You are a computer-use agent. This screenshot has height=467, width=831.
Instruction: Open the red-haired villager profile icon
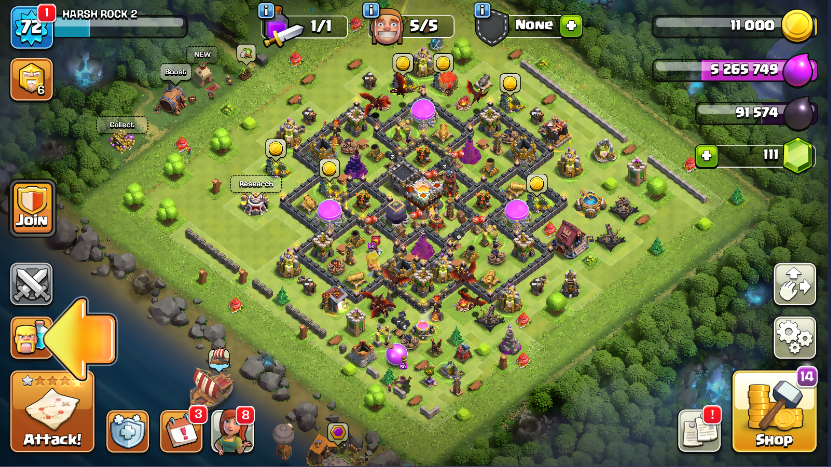[231, 430]
